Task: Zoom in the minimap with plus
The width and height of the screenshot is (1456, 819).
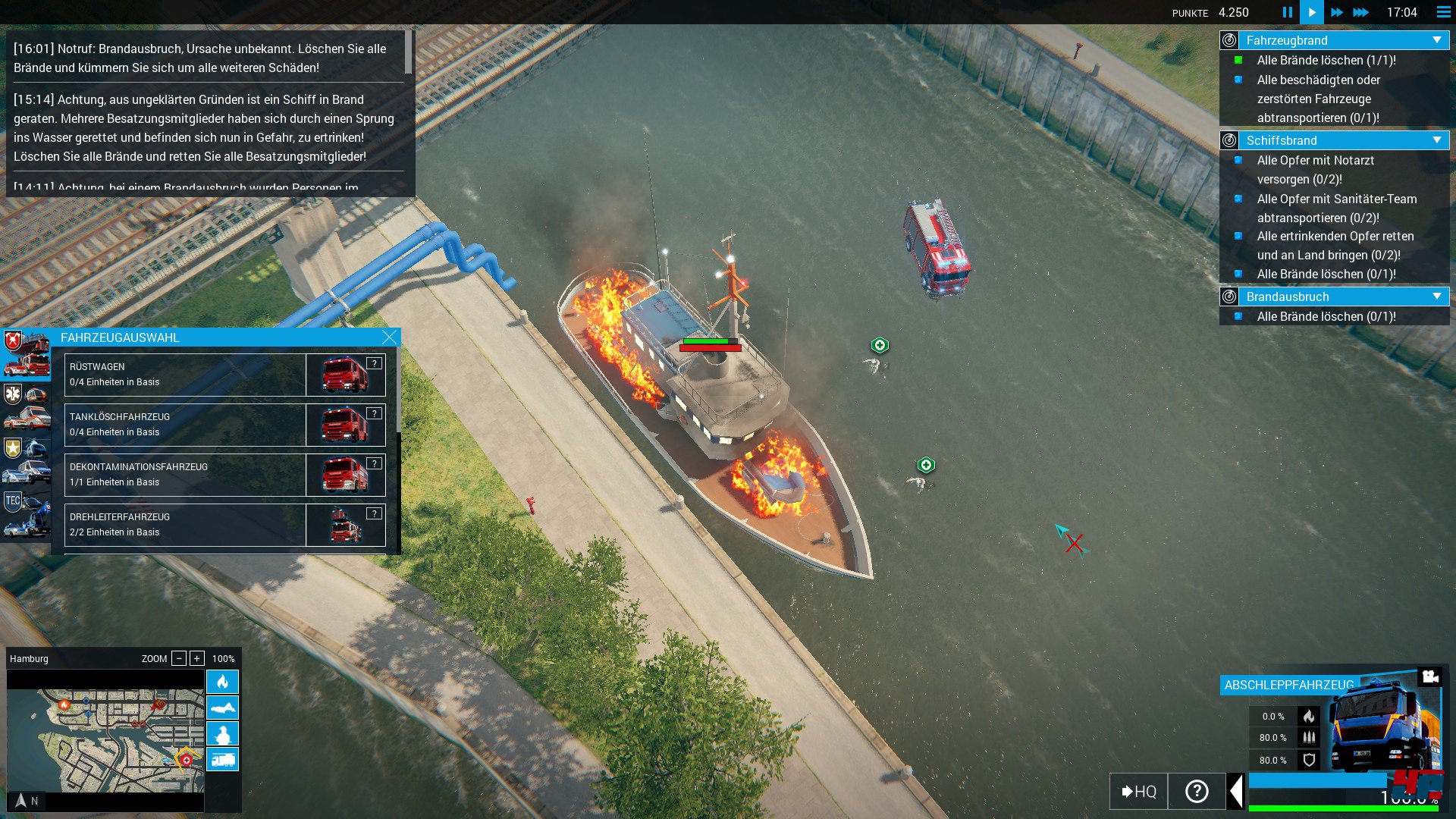Action: 197,658
